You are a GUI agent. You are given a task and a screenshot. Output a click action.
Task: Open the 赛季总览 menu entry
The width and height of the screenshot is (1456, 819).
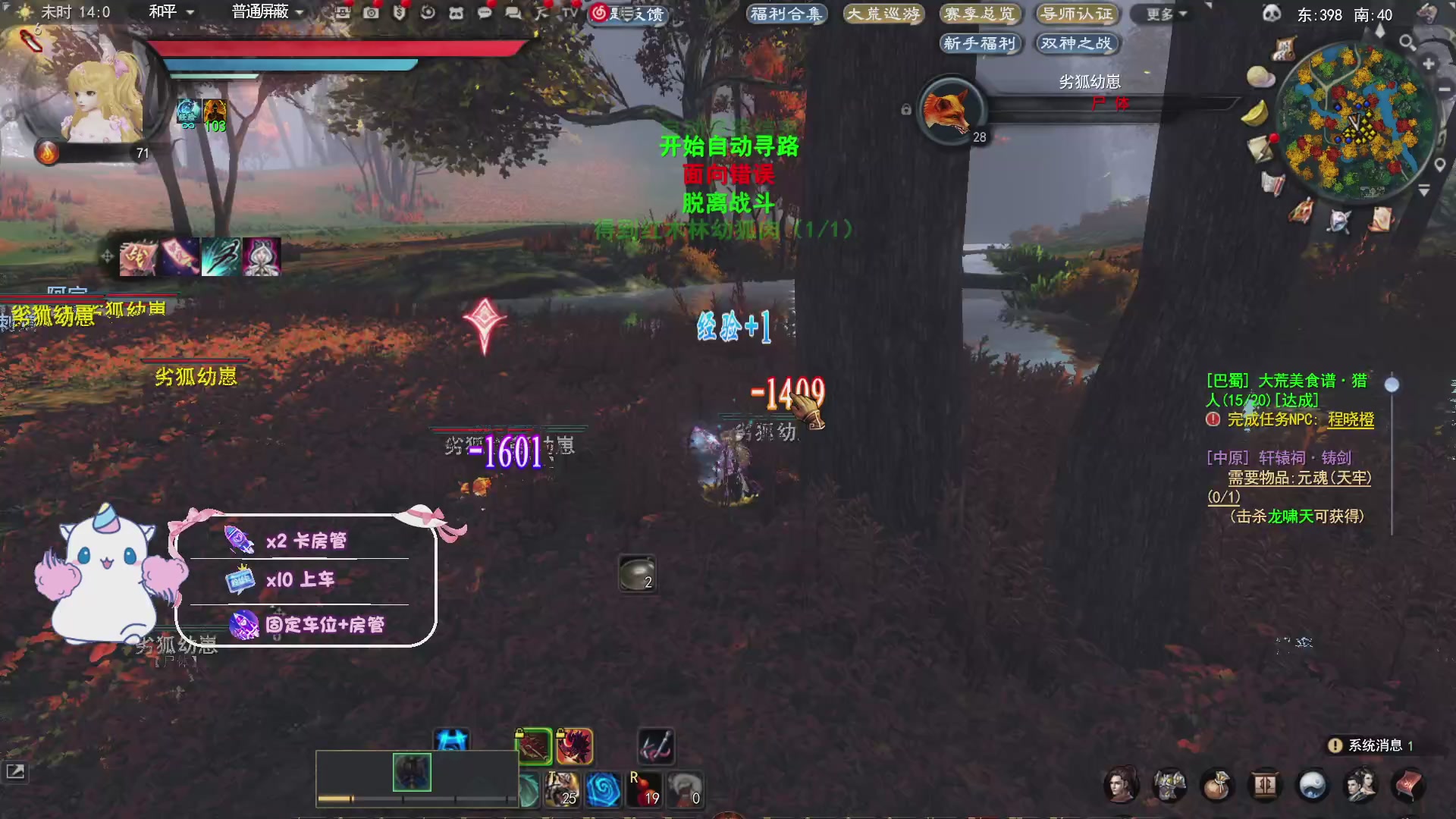pyautogui.click(x=981, y=14)
